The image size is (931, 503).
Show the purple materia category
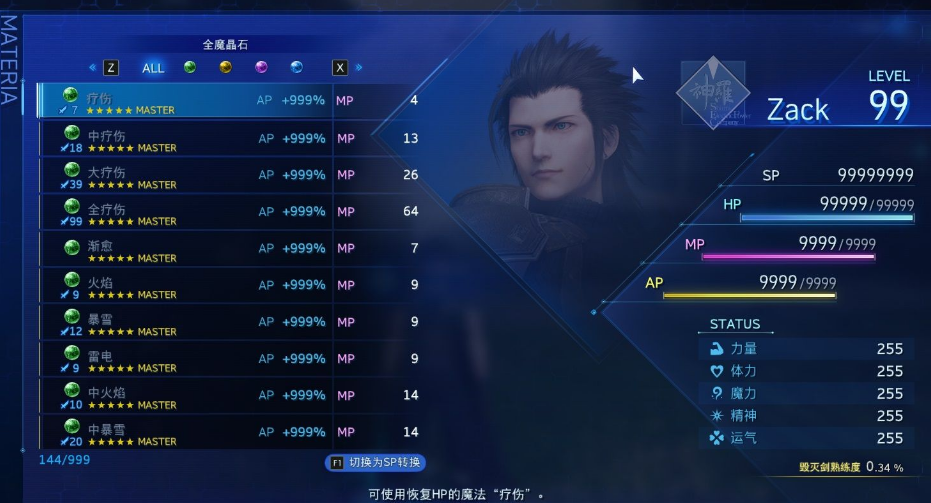261,68
